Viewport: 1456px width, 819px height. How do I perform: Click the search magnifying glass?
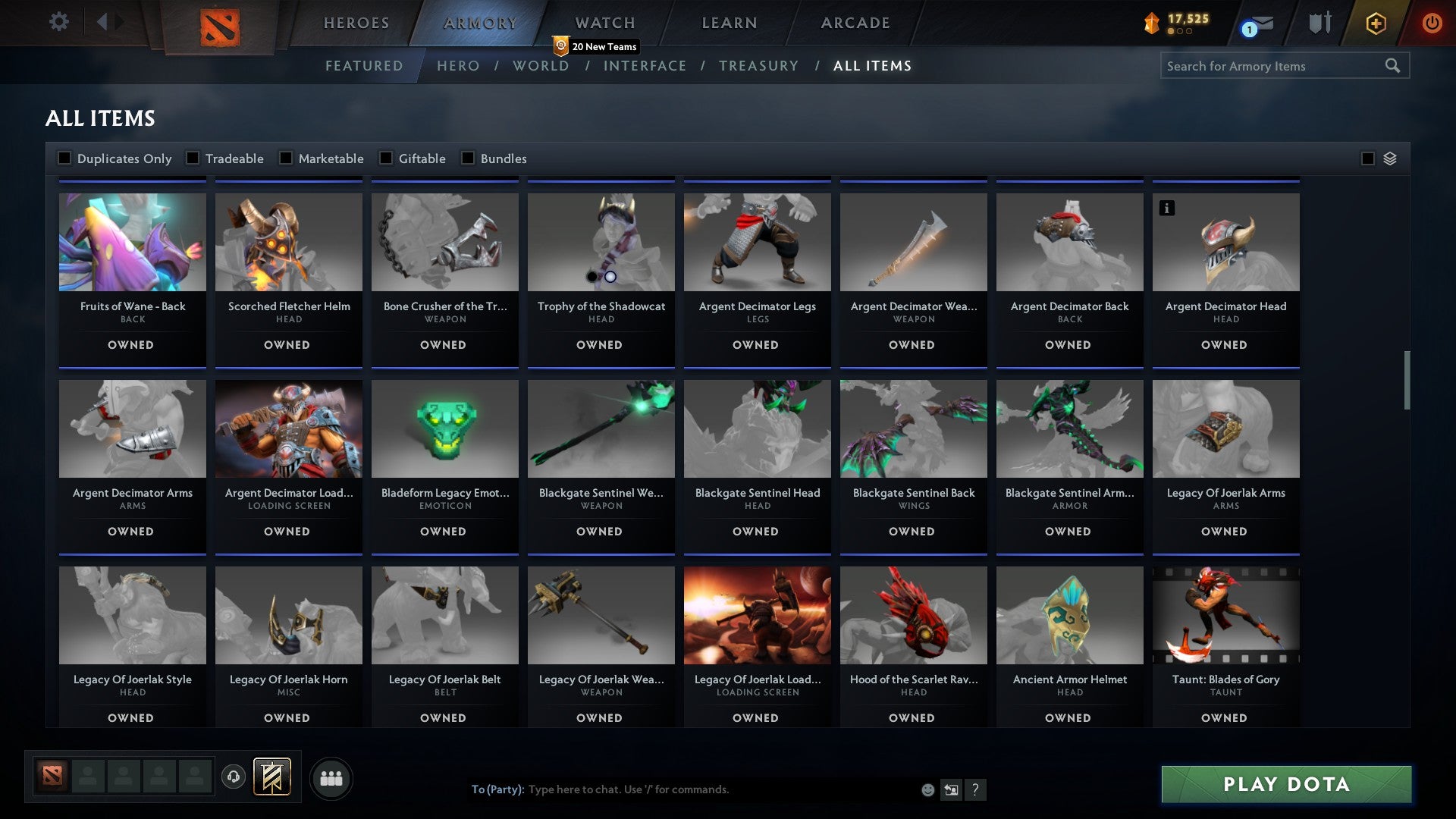1394,66
